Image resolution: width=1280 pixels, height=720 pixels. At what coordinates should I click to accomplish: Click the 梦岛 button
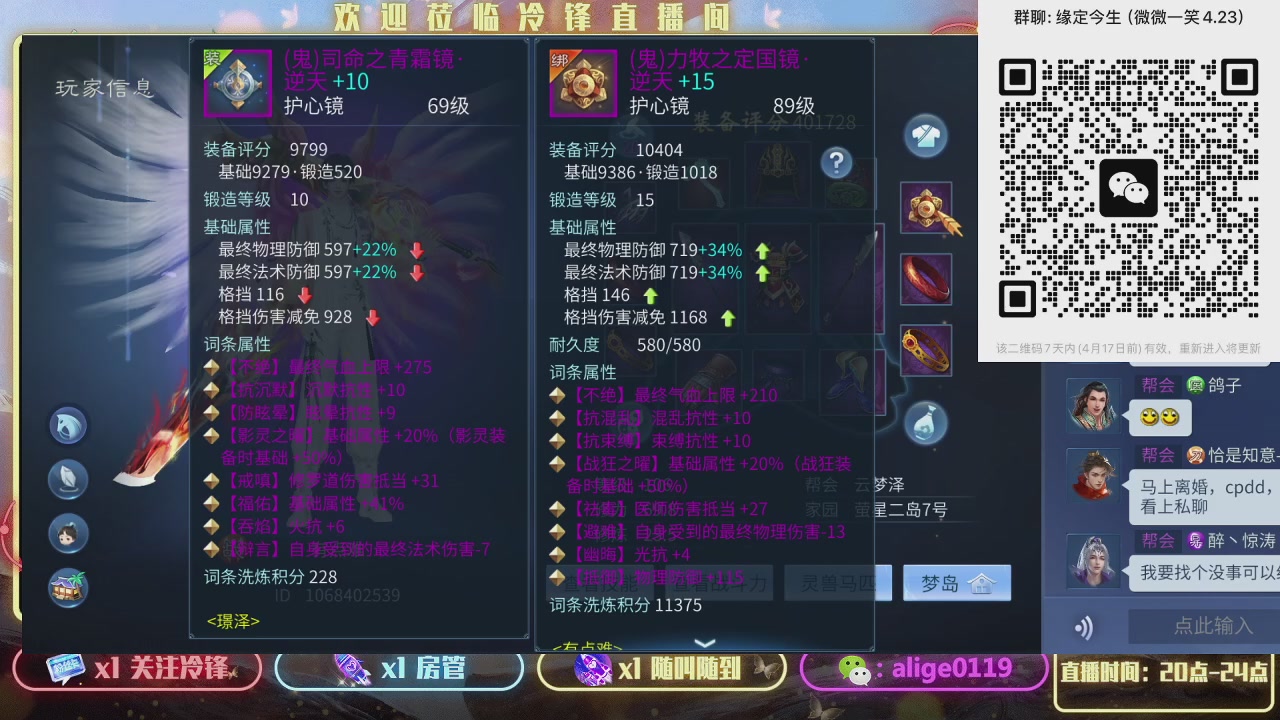click(x=957, y=582)
